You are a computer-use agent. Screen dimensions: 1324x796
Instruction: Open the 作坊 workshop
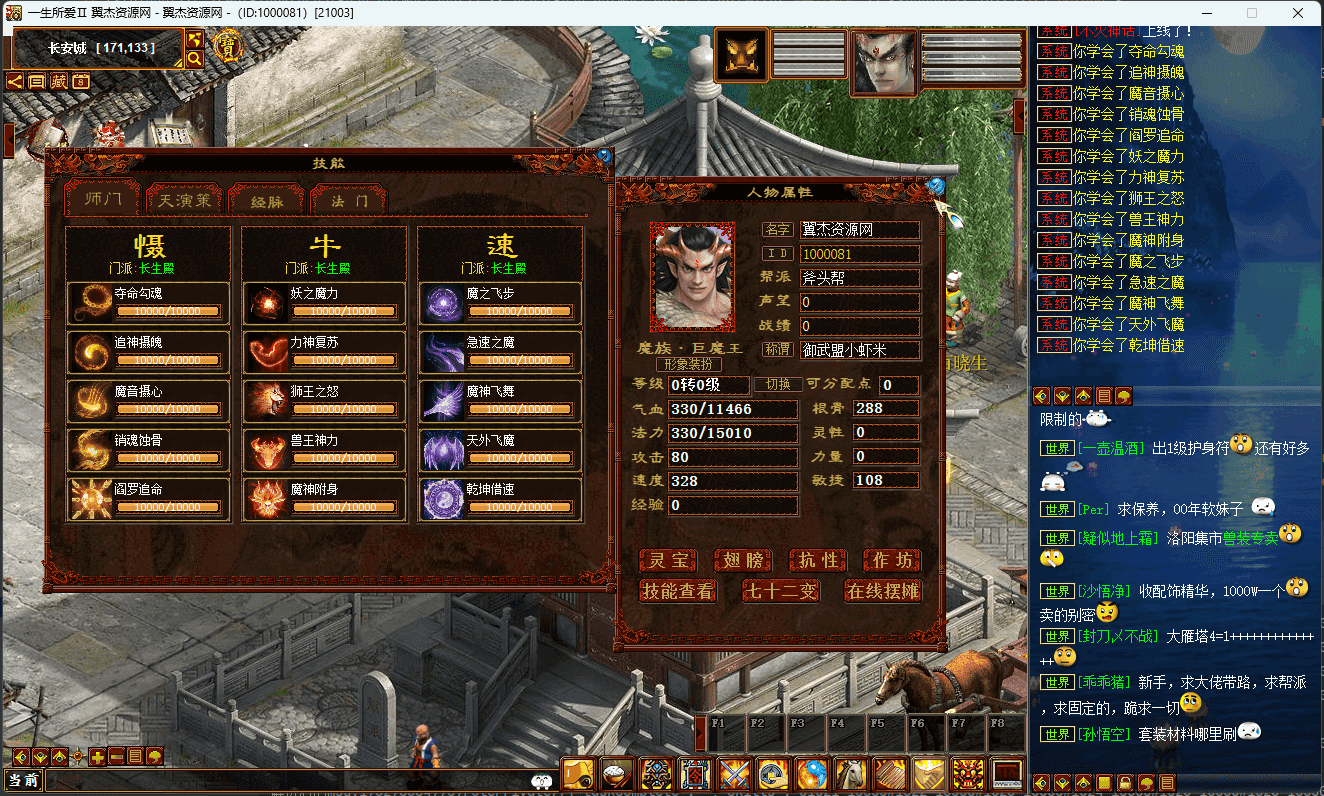pyautogui.click(x=892, y=561)
